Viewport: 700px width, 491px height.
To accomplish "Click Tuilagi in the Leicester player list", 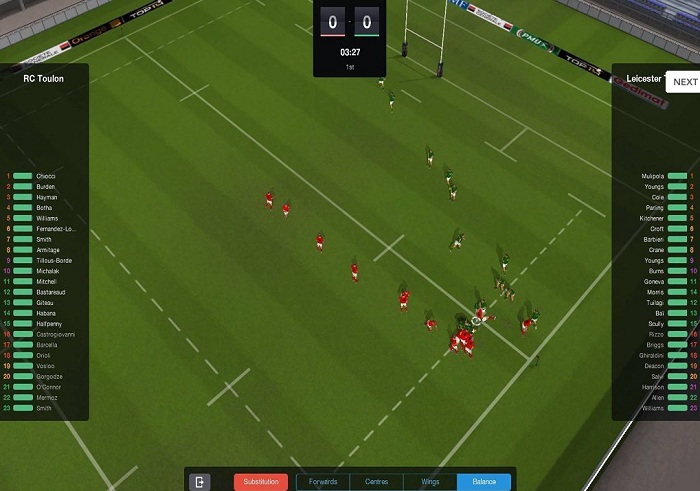I will coord(654,303).
